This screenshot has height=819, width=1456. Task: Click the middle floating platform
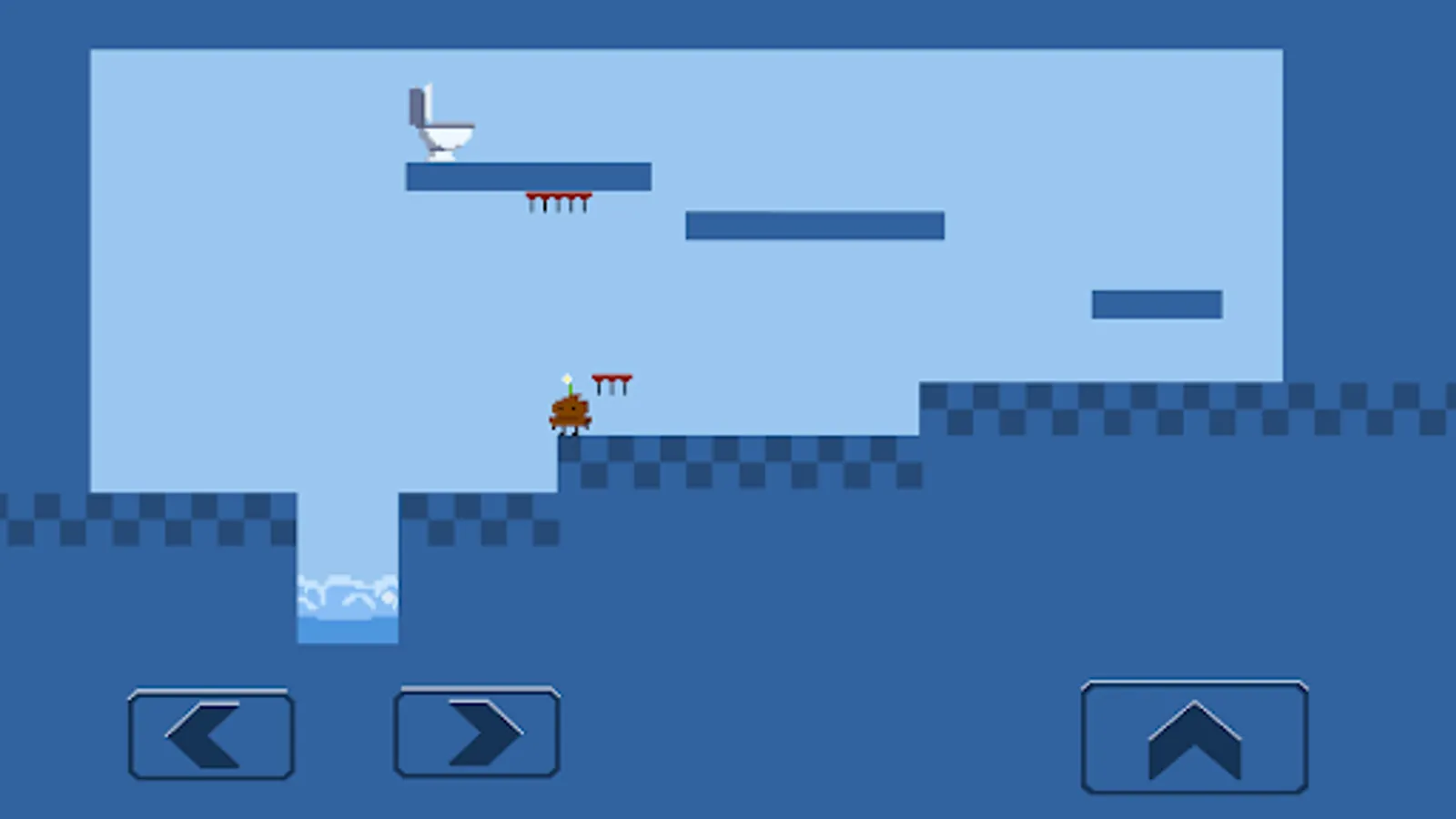(x=814, y=226)
